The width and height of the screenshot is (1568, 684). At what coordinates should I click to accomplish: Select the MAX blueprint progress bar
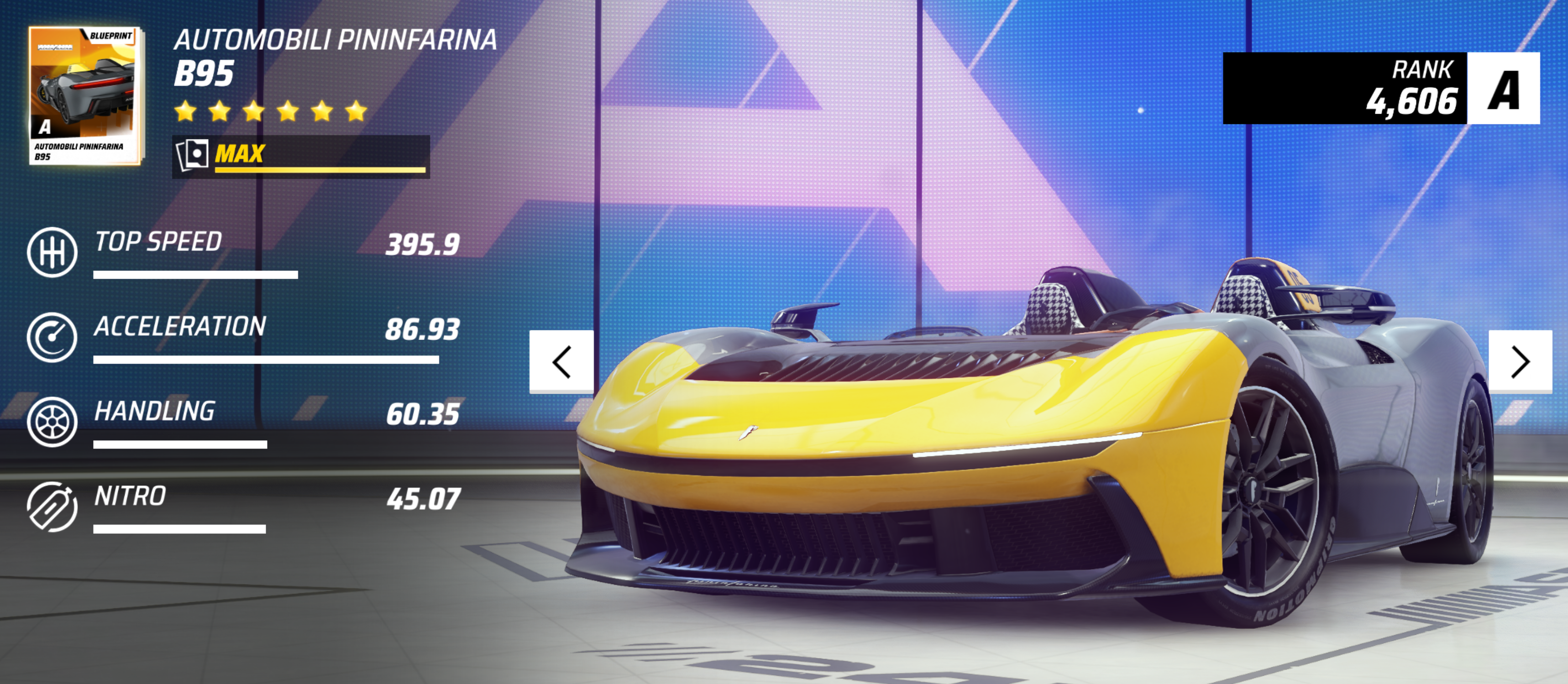point(301,157)
